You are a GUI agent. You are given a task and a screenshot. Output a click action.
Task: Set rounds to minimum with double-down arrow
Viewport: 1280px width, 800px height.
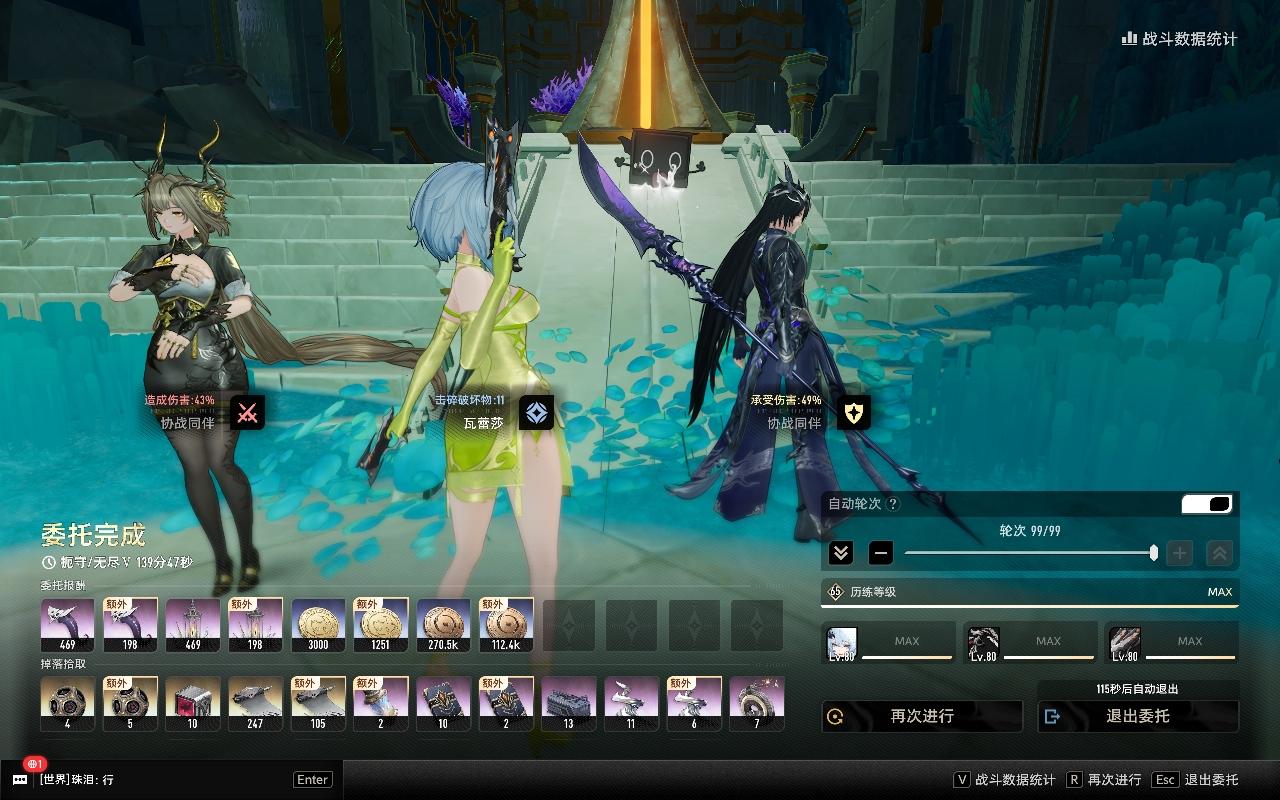(841, 553)
